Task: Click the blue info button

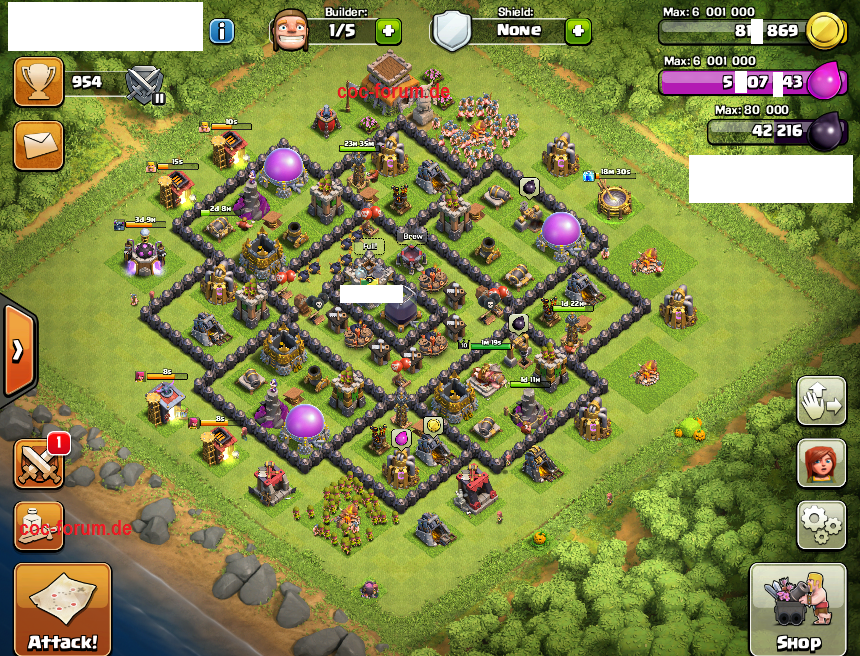Action: [221, 31]
